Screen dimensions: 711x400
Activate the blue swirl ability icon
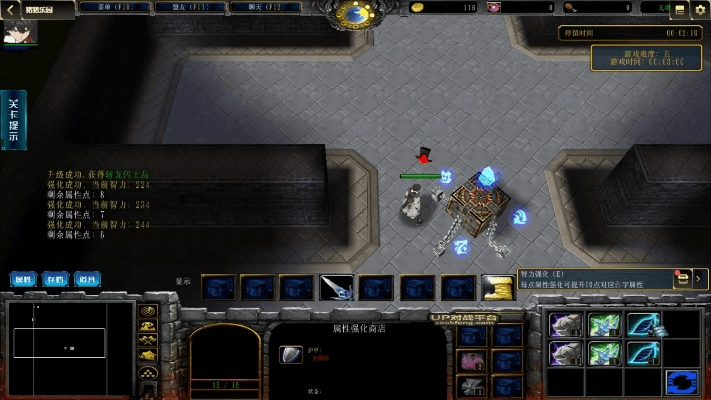click(x=683, y=381)
